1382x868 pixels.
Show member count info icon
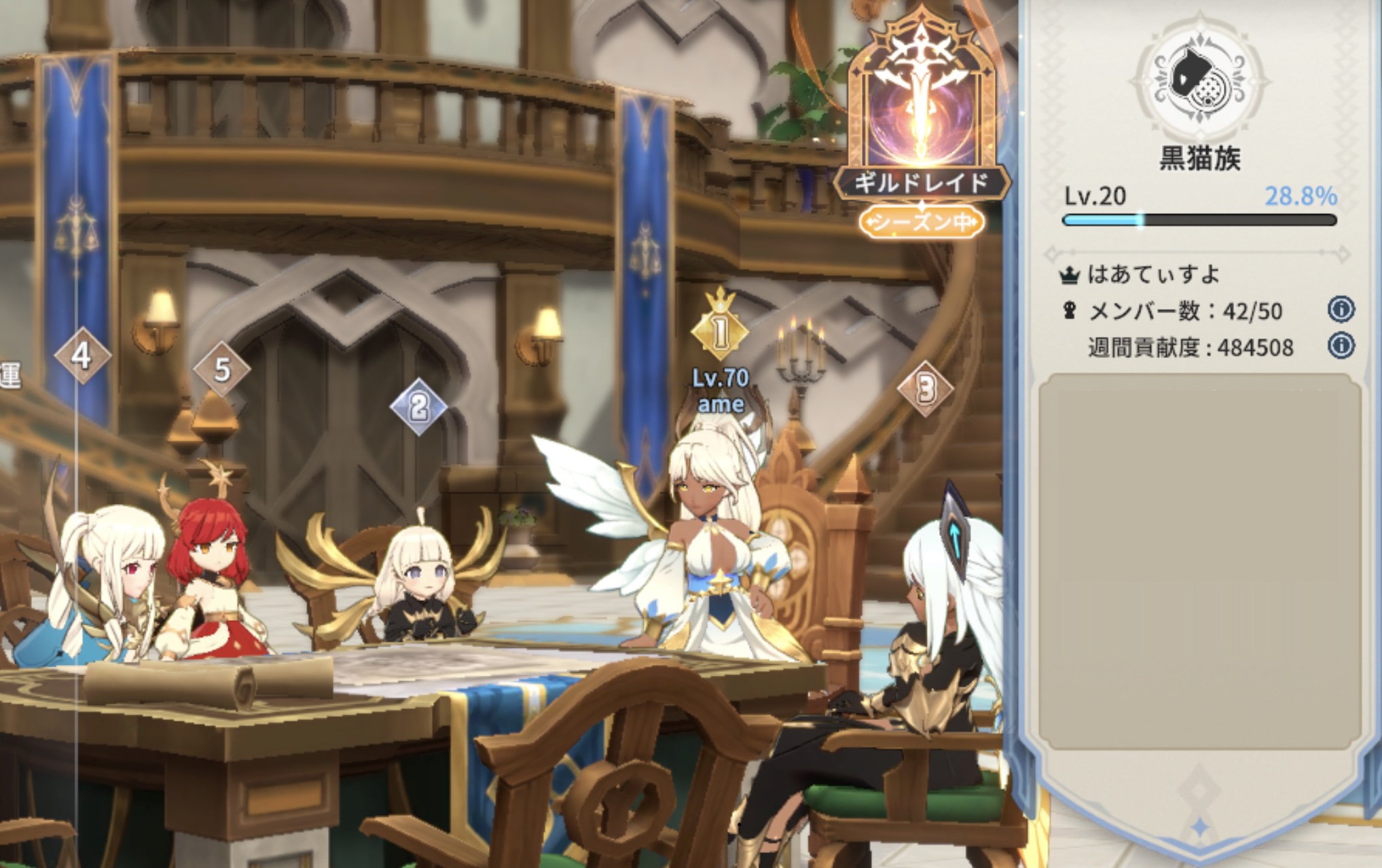click(1340, 310)
